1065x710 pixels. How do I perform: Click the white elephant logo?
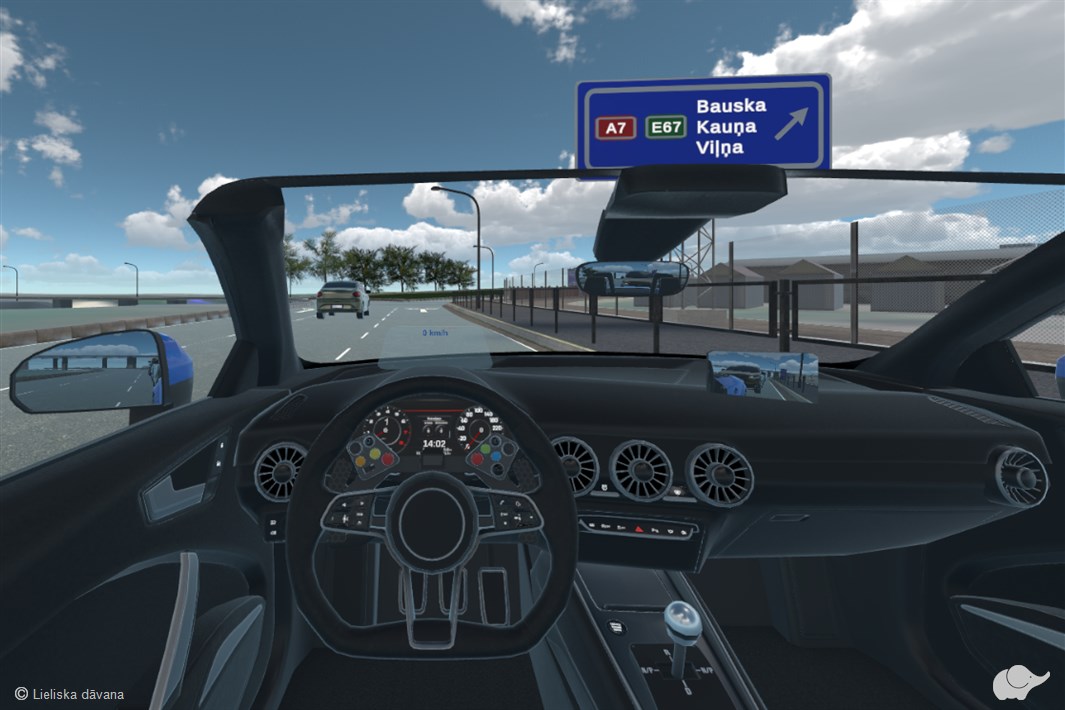(1019, 682)
